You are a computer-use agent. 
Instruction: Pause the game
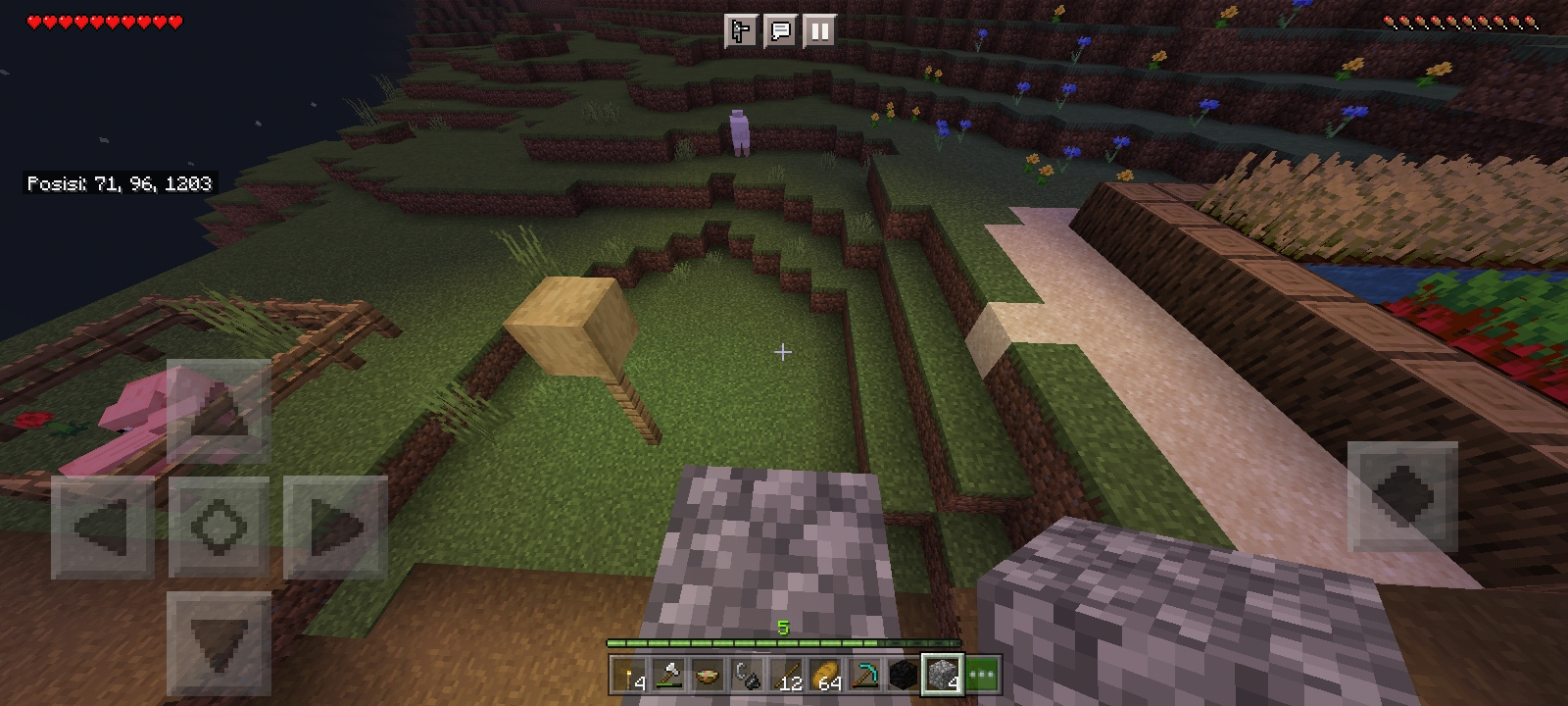819,31
